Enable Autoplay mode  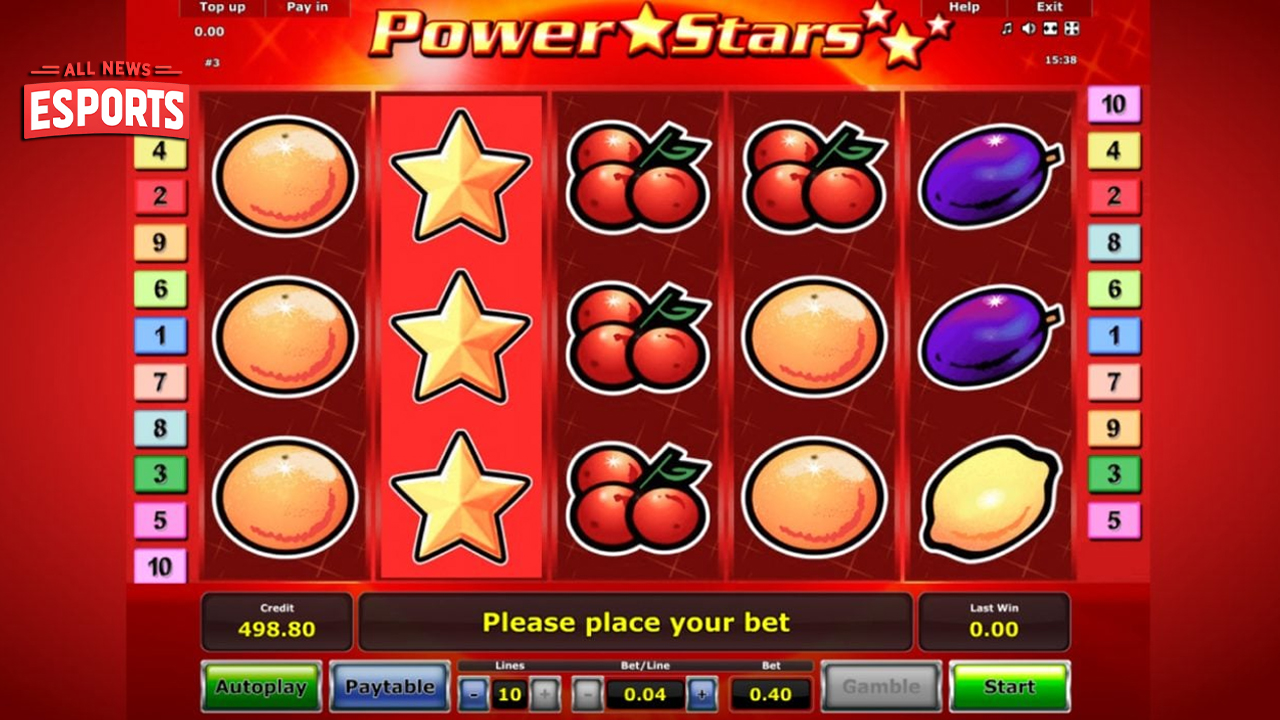pos(262,687)
